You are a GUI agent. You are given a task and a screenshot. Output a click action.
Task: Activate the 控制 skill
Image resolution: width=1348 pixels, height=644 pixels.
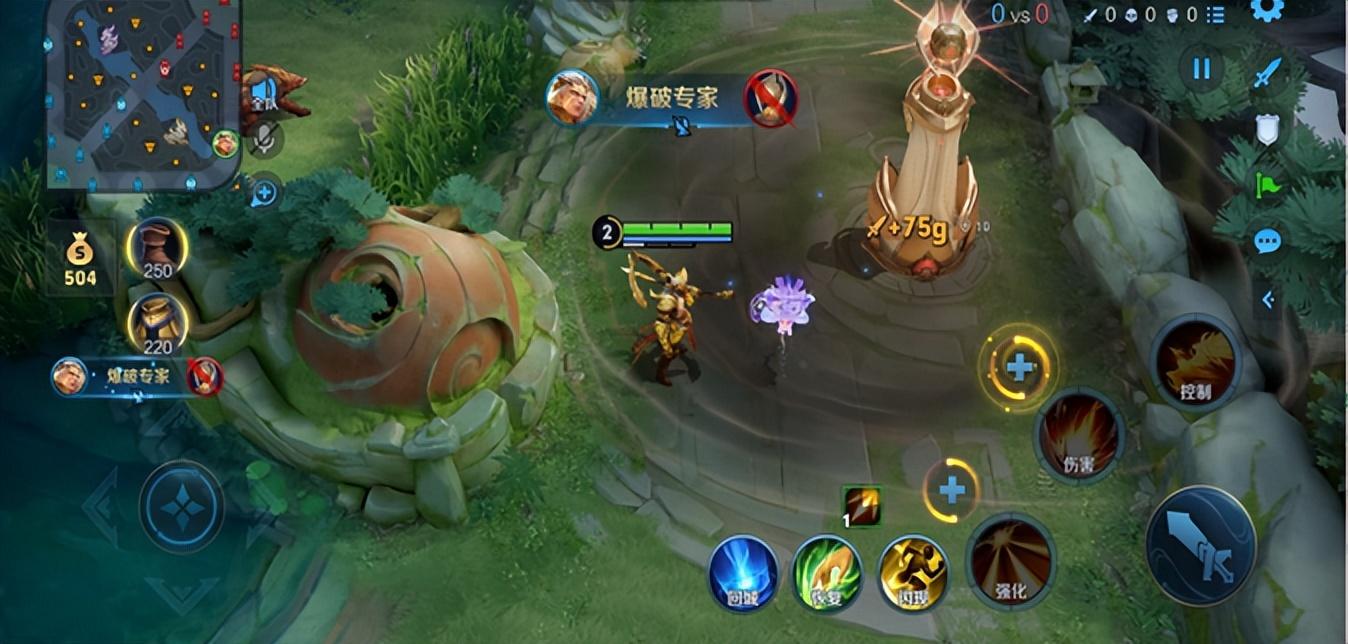coord(1196,362)
